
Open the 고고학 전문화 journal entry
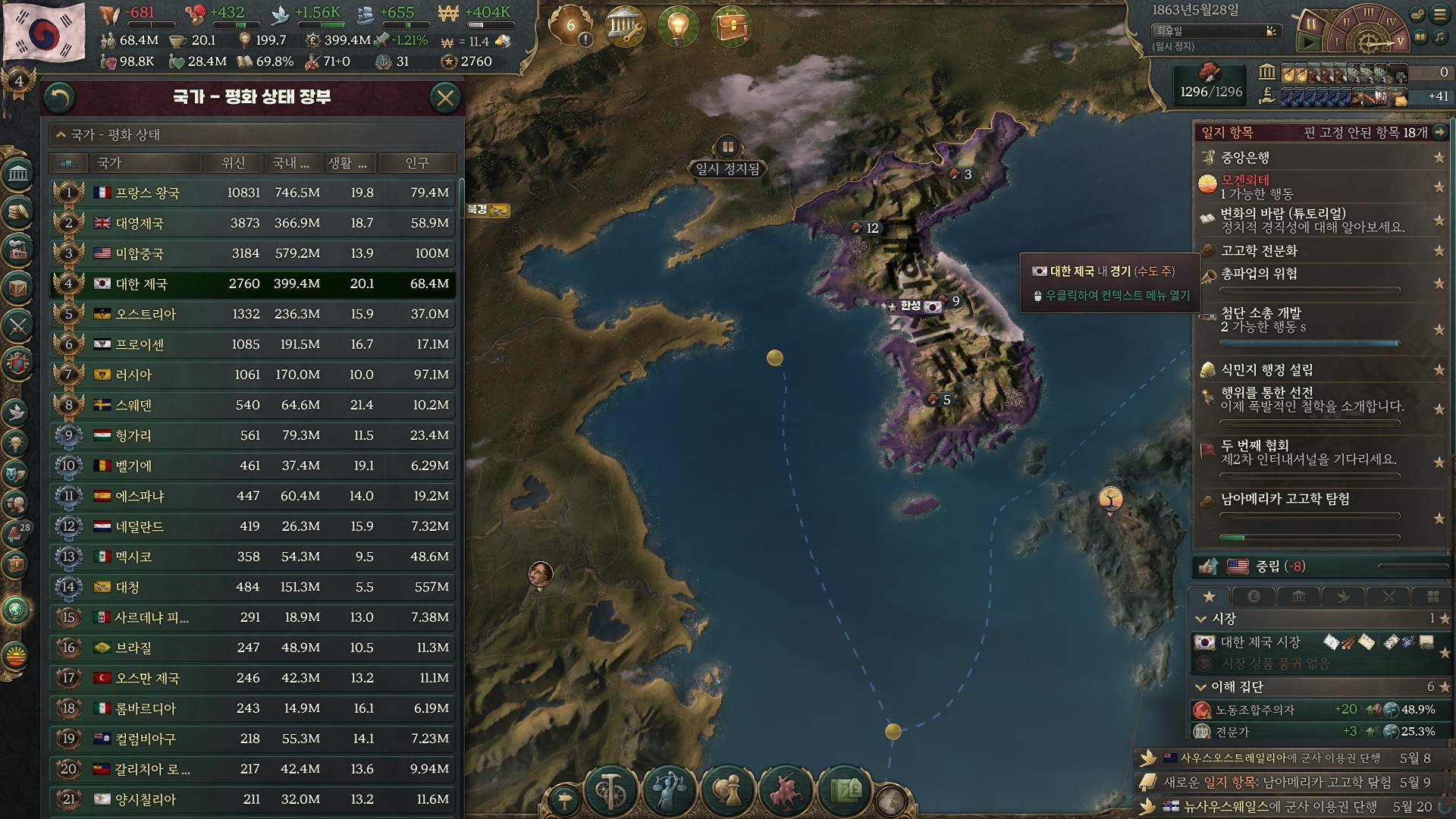click(1259, 251)
